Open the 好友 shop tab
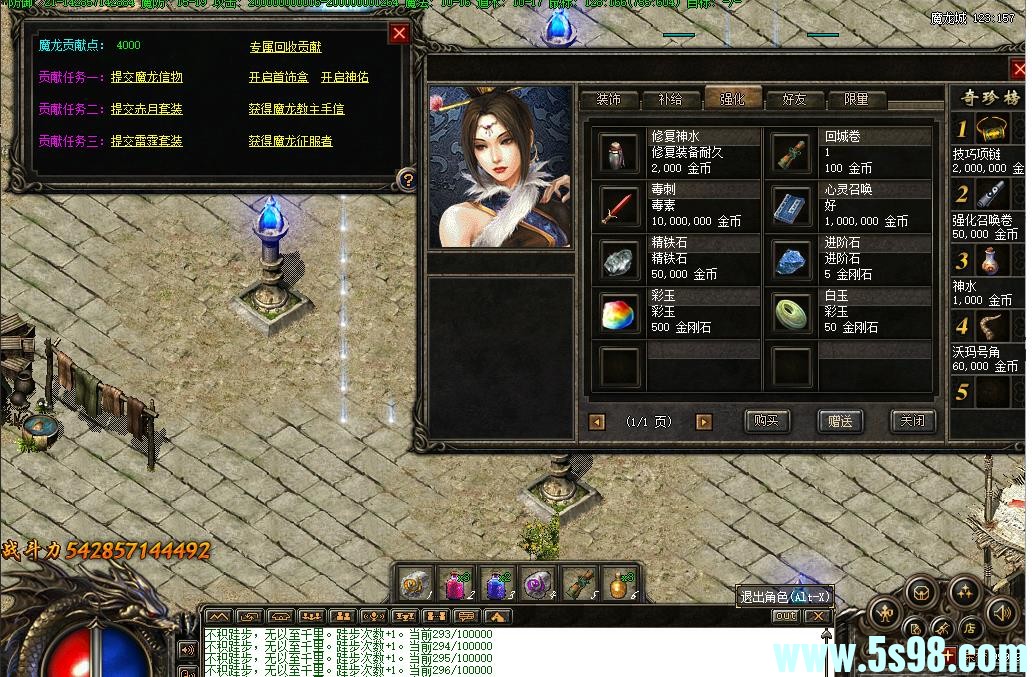 [x=794, y=99]
